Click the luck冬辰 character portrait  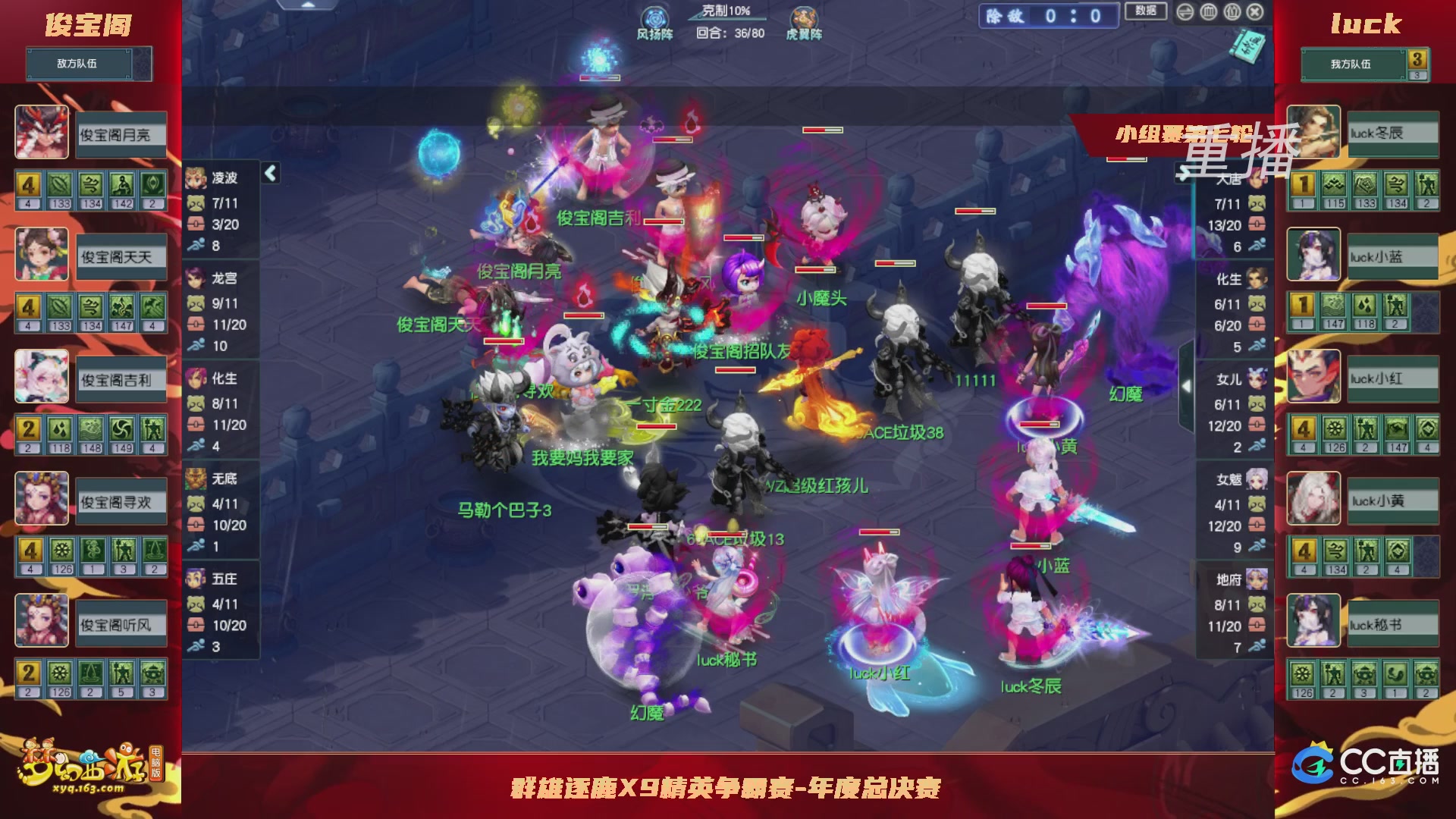(1313, 133)
